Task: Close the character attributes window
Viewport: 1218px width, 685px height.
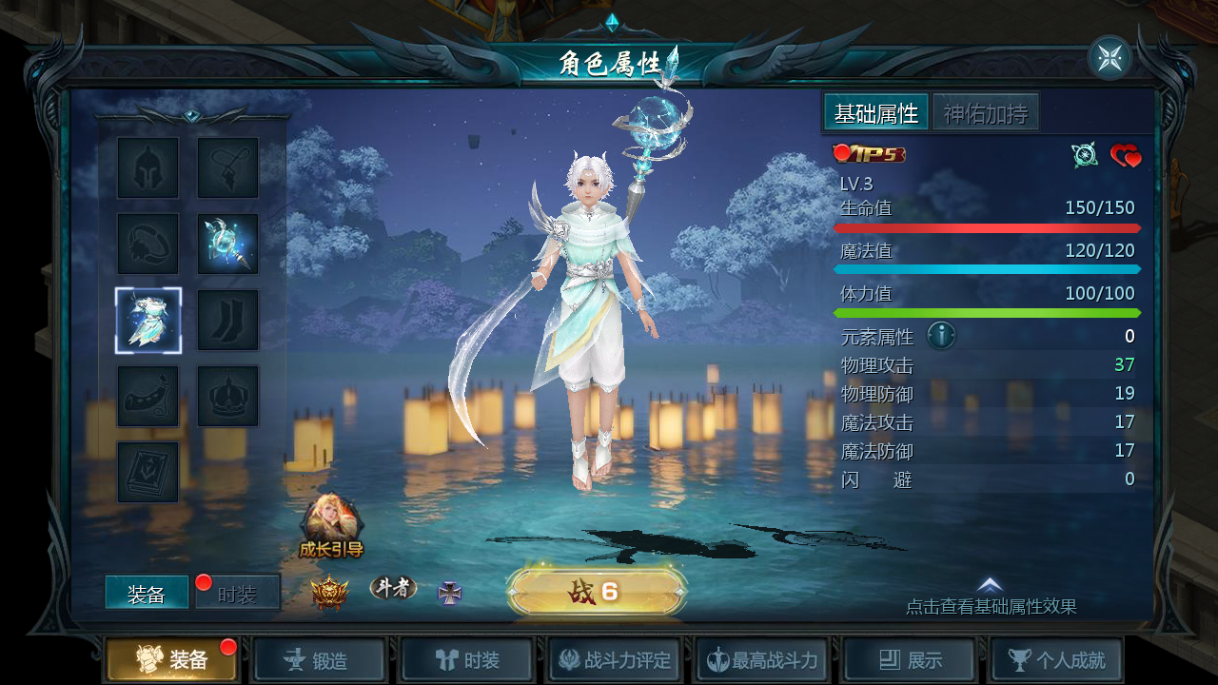Action: click(x=1109, y=58)
